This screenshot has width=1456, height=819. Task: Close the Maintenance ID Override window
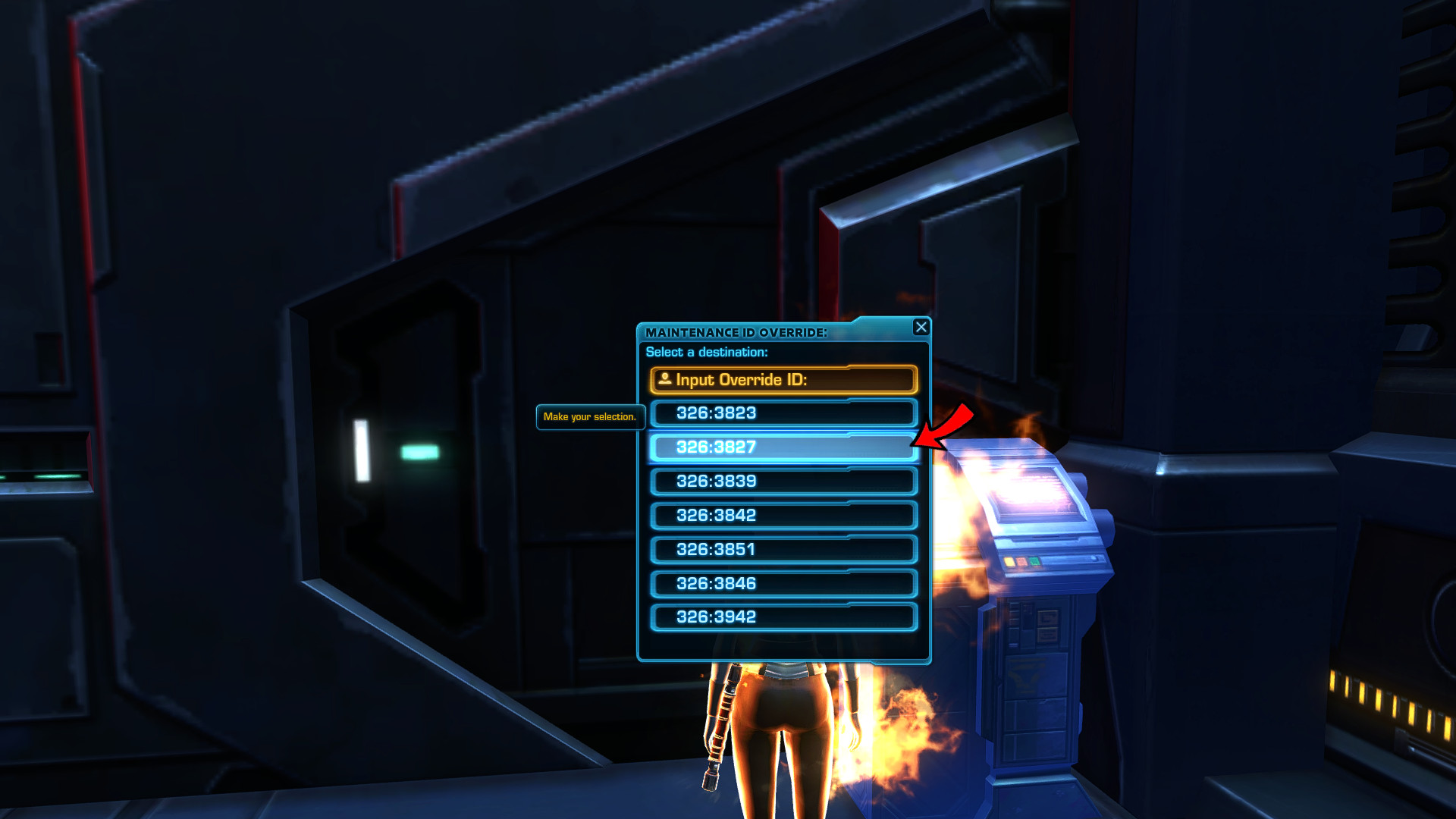pos(921,327)
